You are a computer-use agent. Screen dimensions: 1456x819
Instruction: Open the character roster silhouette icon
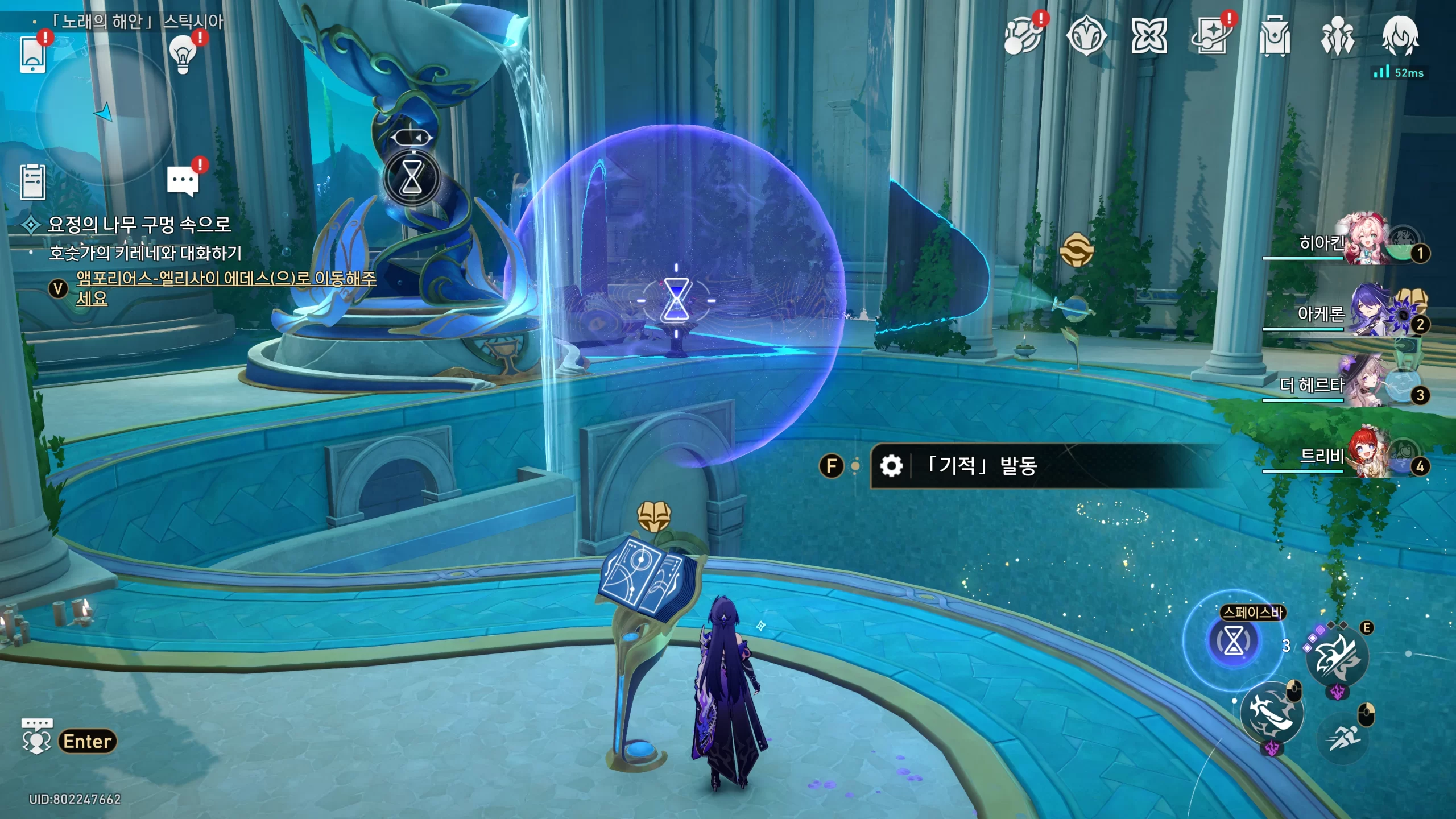(x=1337, y=36)
